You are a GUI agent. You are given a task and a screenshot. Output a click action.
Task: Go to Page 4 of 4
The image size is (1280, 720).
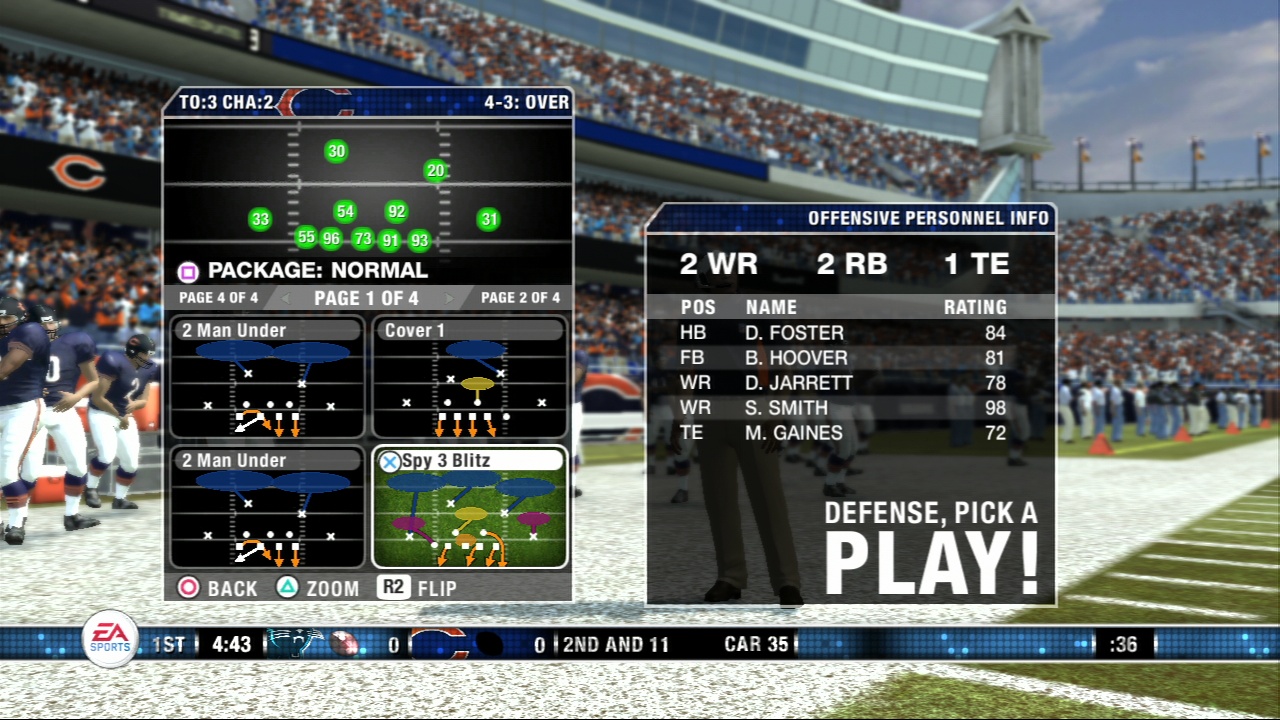[x=218, y=298]
